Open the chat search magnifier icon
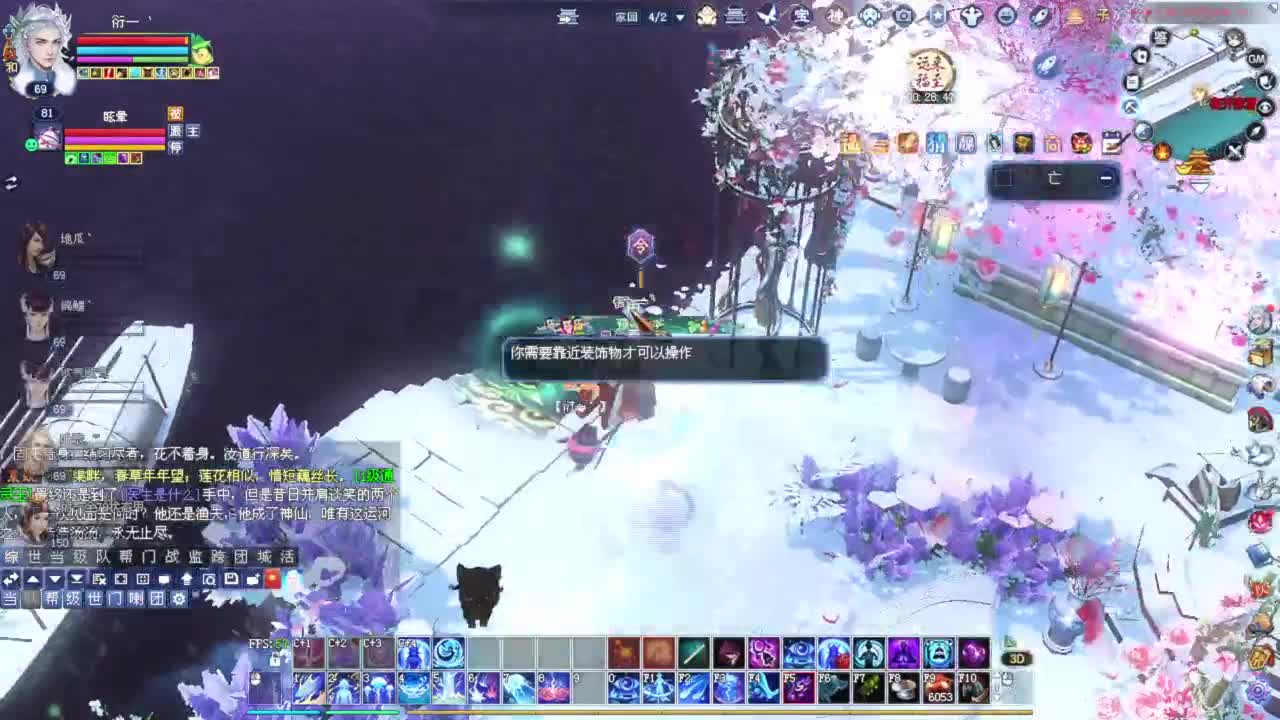This screenshot has width=1280, height=720. coord(210,580)
